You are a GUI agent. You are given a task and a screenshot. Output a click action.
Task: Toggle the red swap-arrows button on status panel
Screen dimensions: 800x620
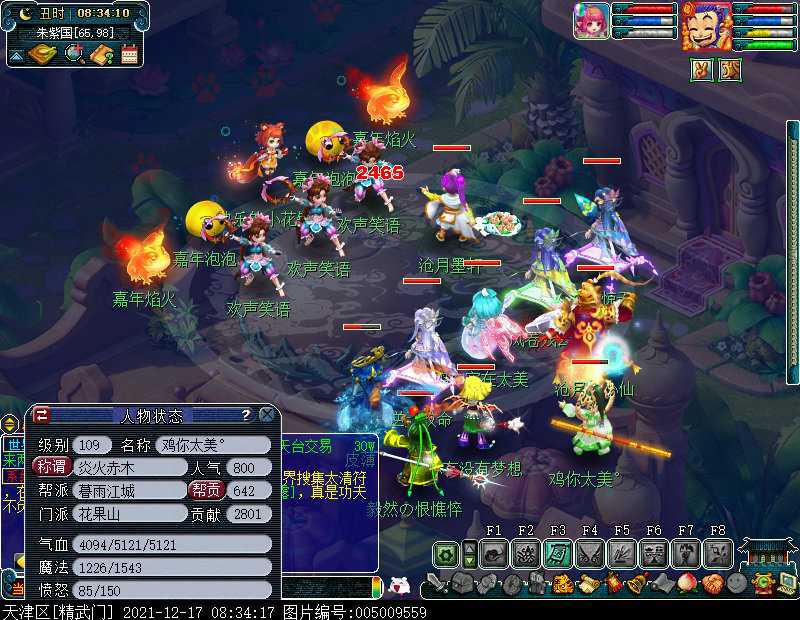pos(42,414)
